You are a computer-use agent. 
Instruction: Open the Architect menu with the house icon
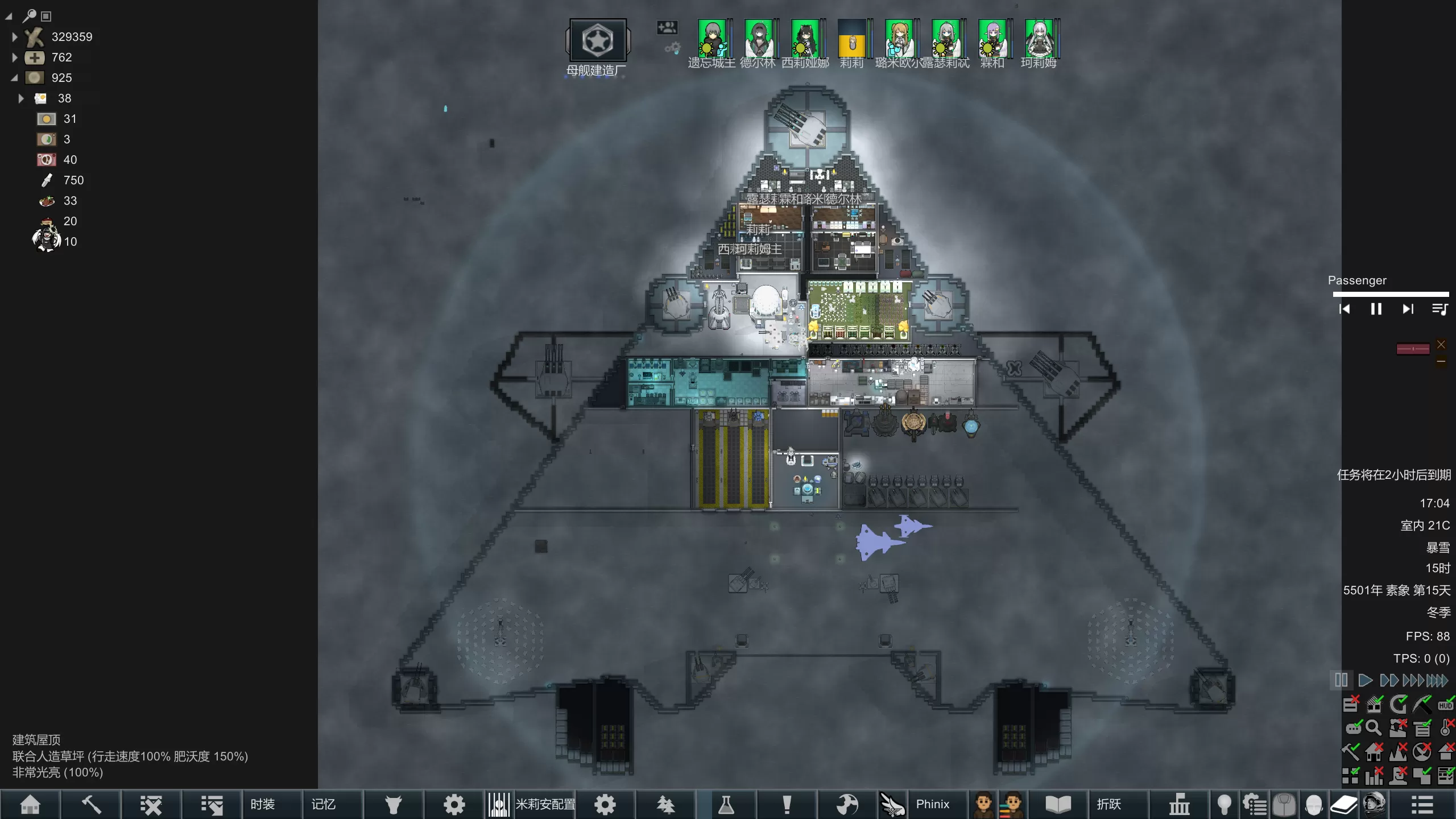30,804
